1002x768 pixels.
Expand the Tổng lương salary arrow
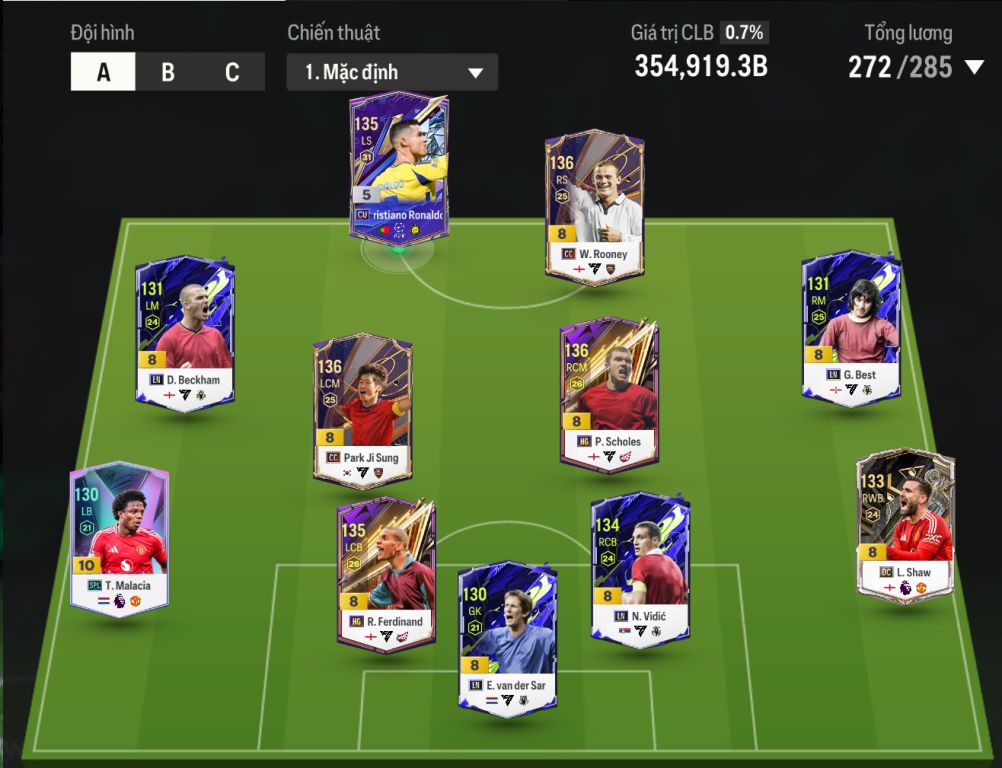(x=974, y=68)
